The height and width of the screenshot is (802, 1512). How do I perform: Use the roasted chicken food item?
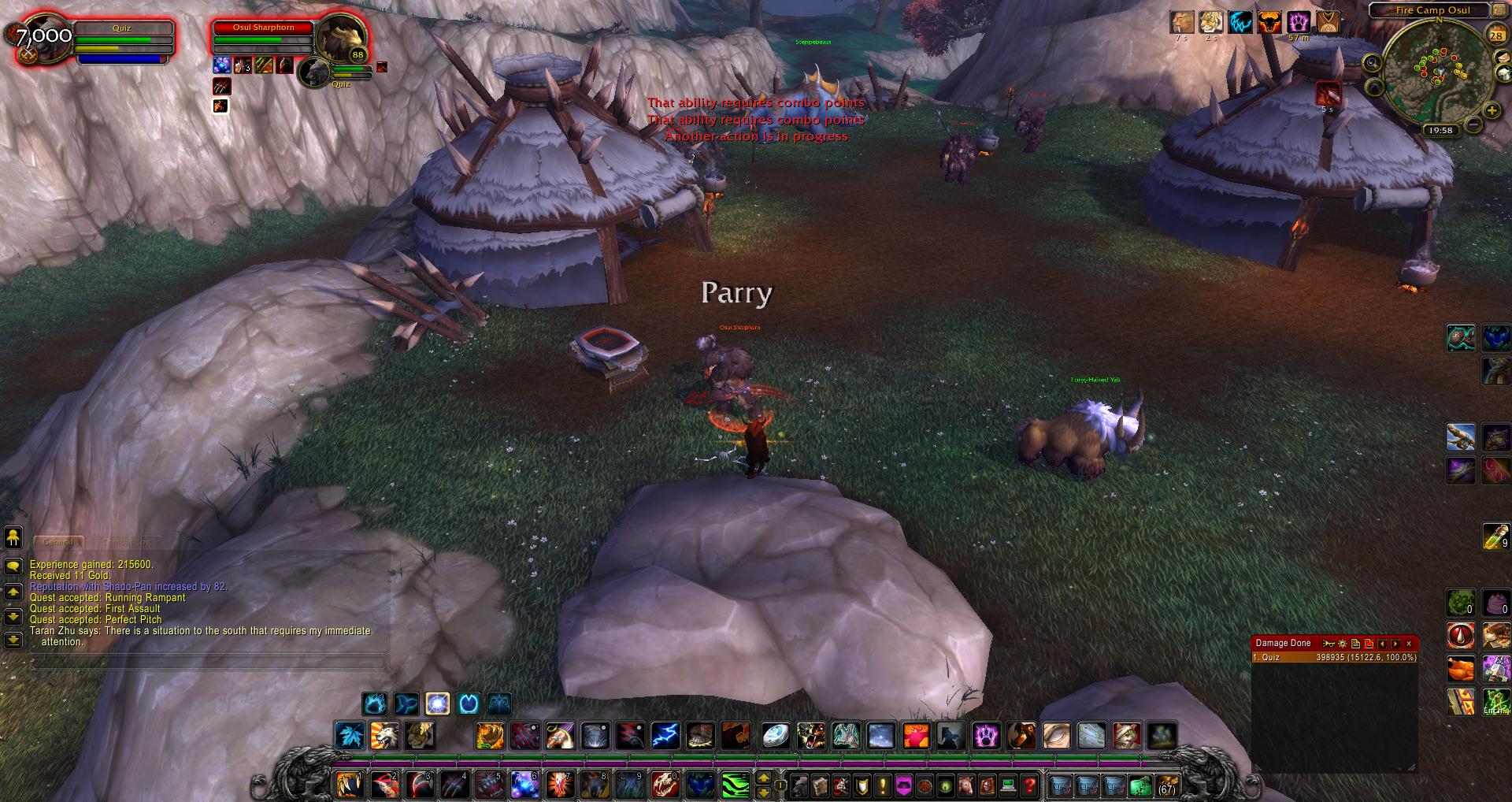[1461, 668]
